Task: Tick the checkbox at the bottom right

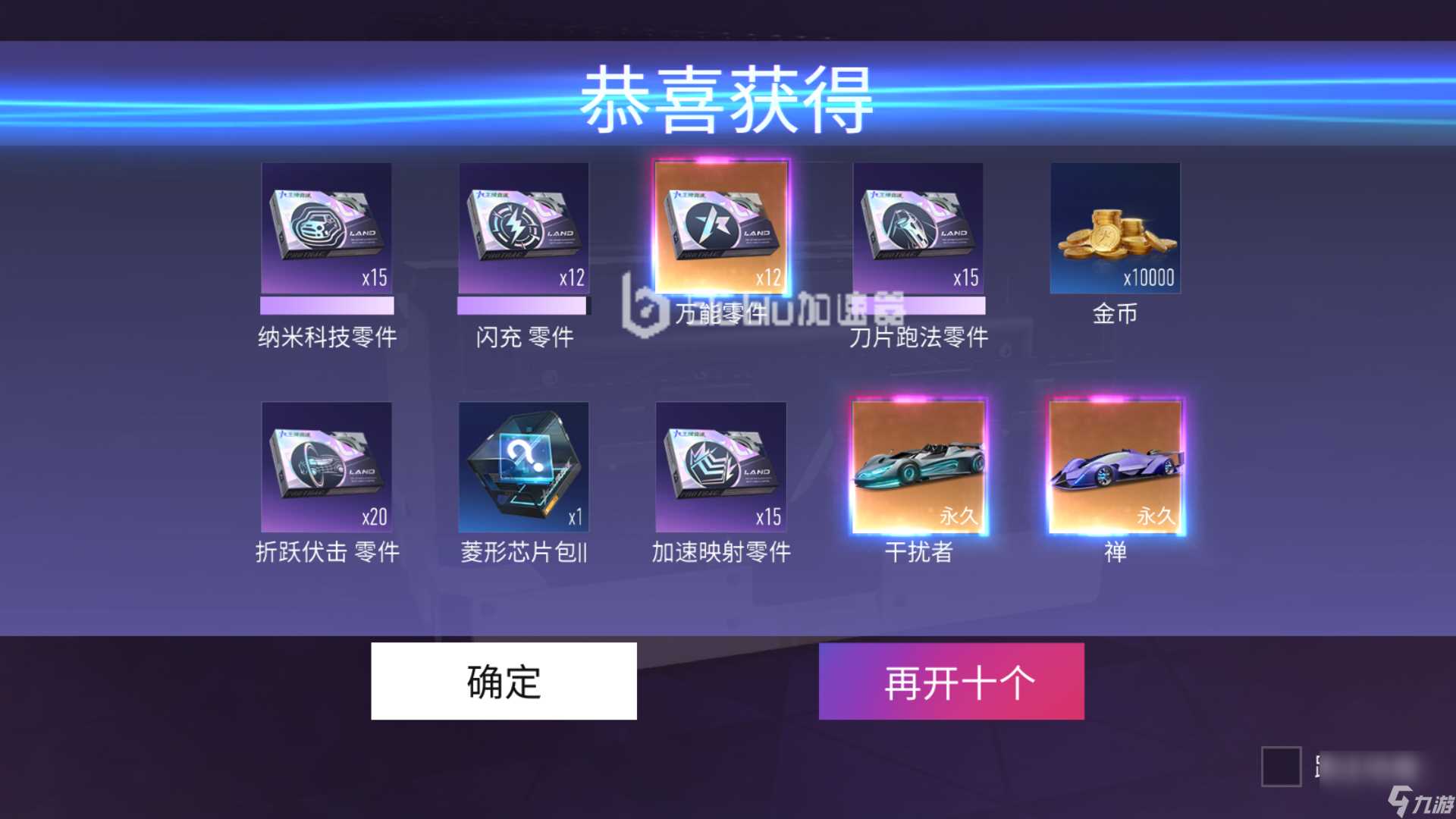Action: 1283,767
